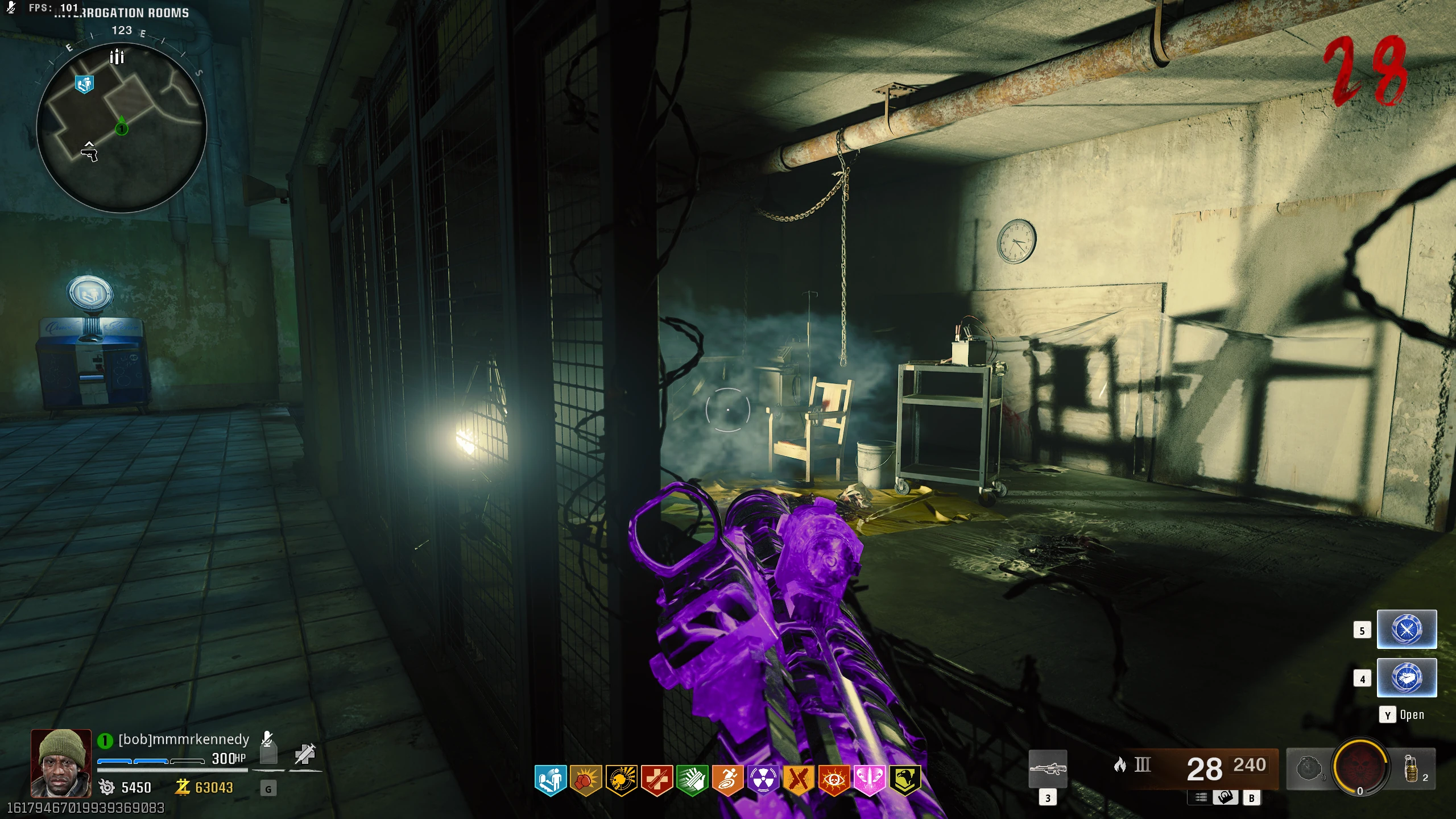Click the circular minimap

[x=121, y=127]
